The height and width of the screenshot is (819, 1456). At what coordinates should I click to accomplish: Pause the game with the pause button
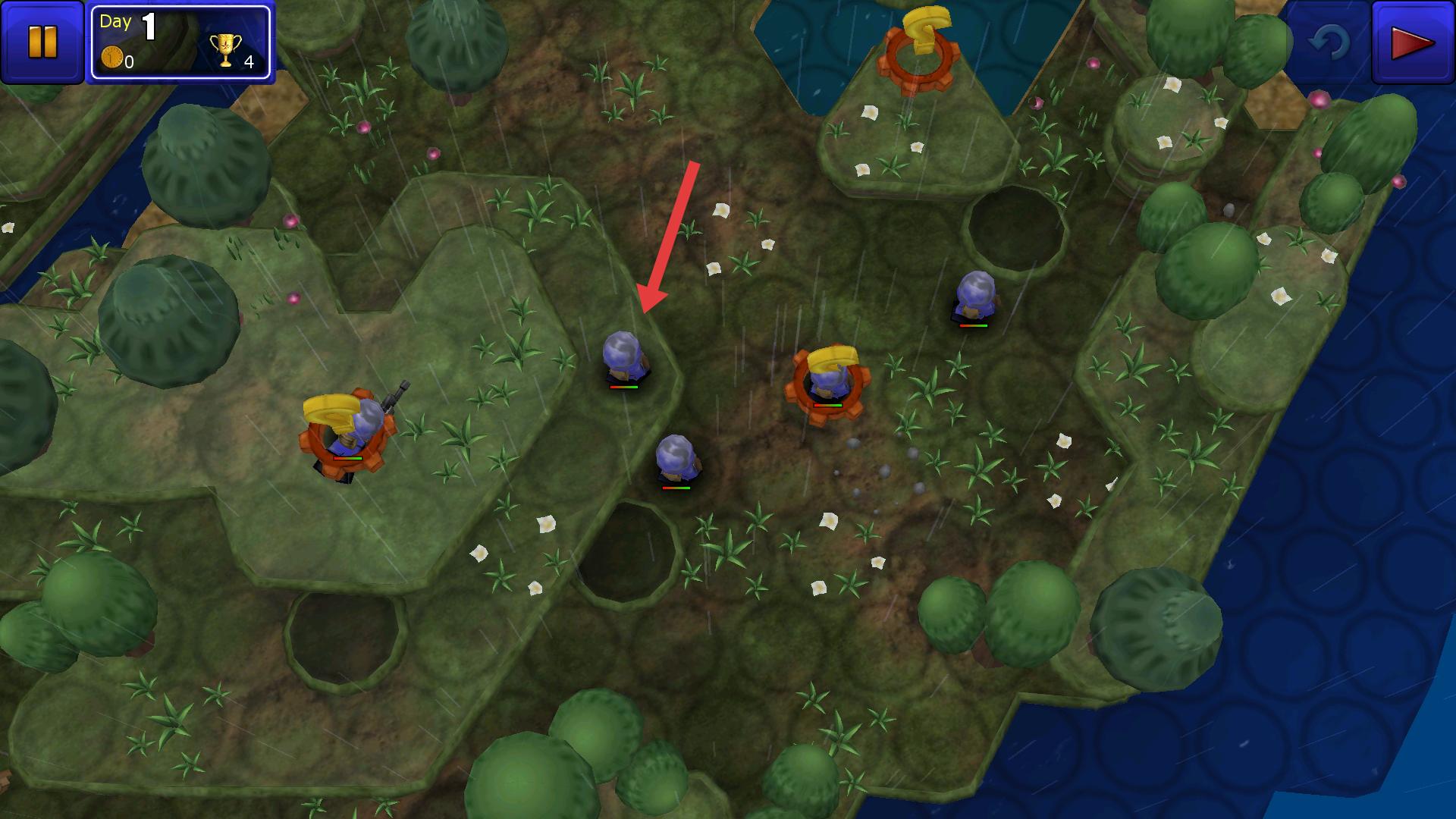42,42
